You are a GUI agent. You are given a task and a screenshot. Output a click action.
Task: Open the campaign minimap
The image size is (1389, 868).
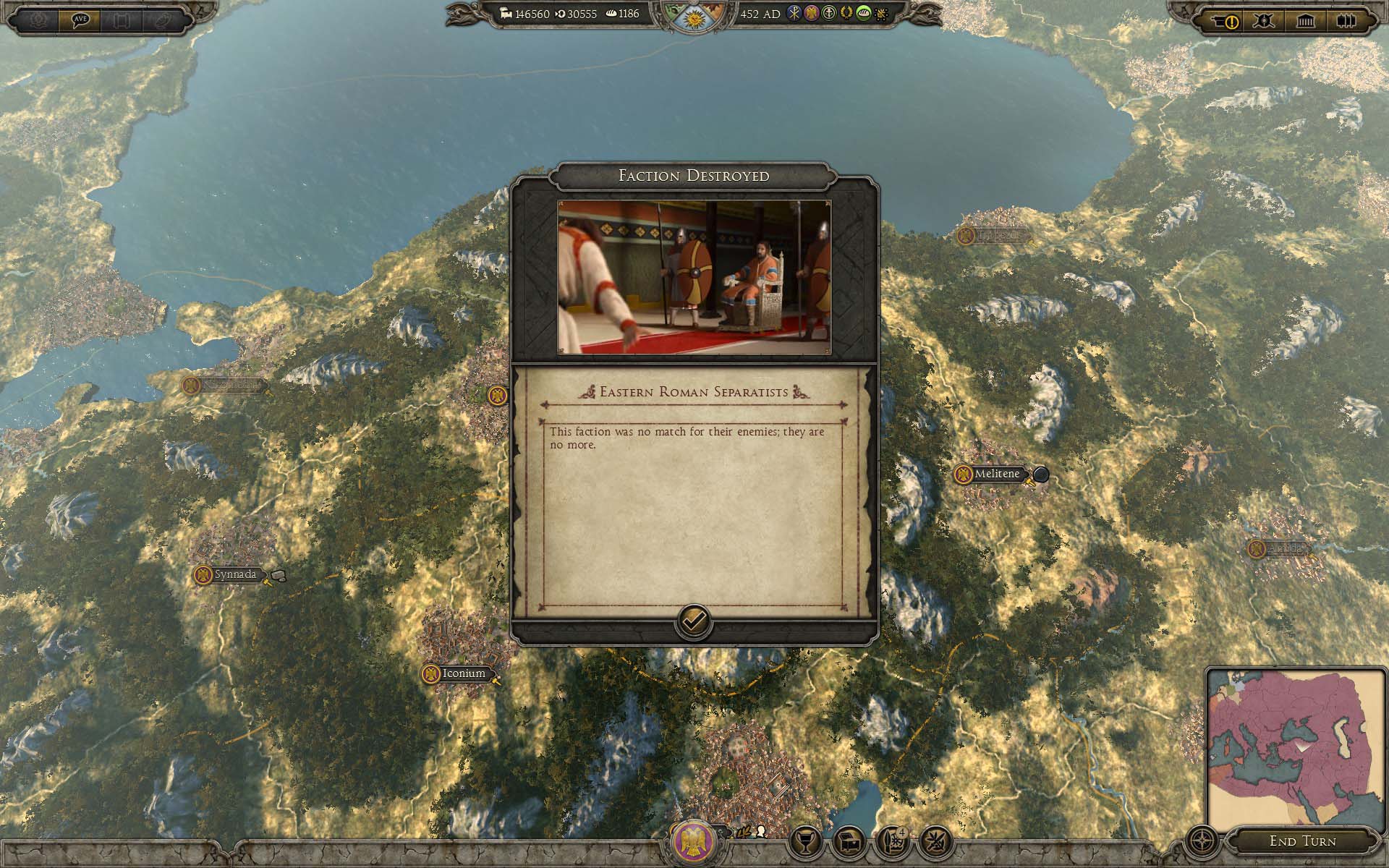[1296, 747]
